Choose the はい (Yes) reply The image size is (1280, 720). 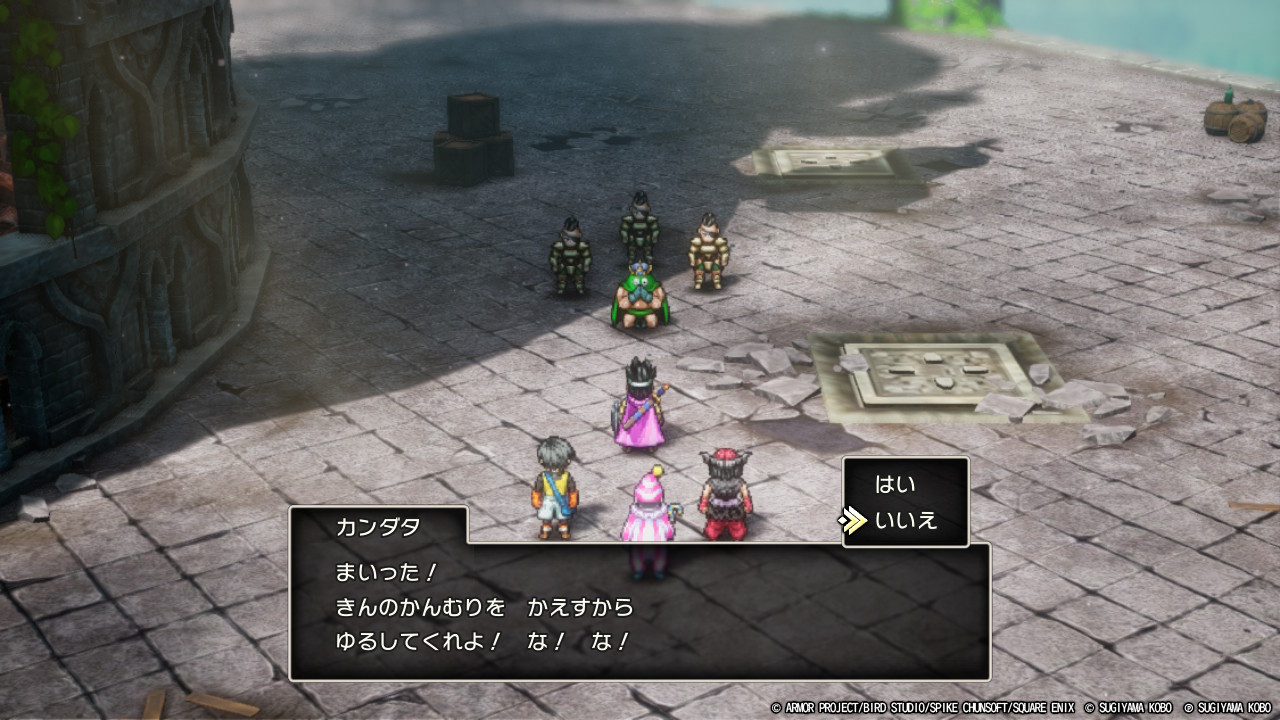895,485
